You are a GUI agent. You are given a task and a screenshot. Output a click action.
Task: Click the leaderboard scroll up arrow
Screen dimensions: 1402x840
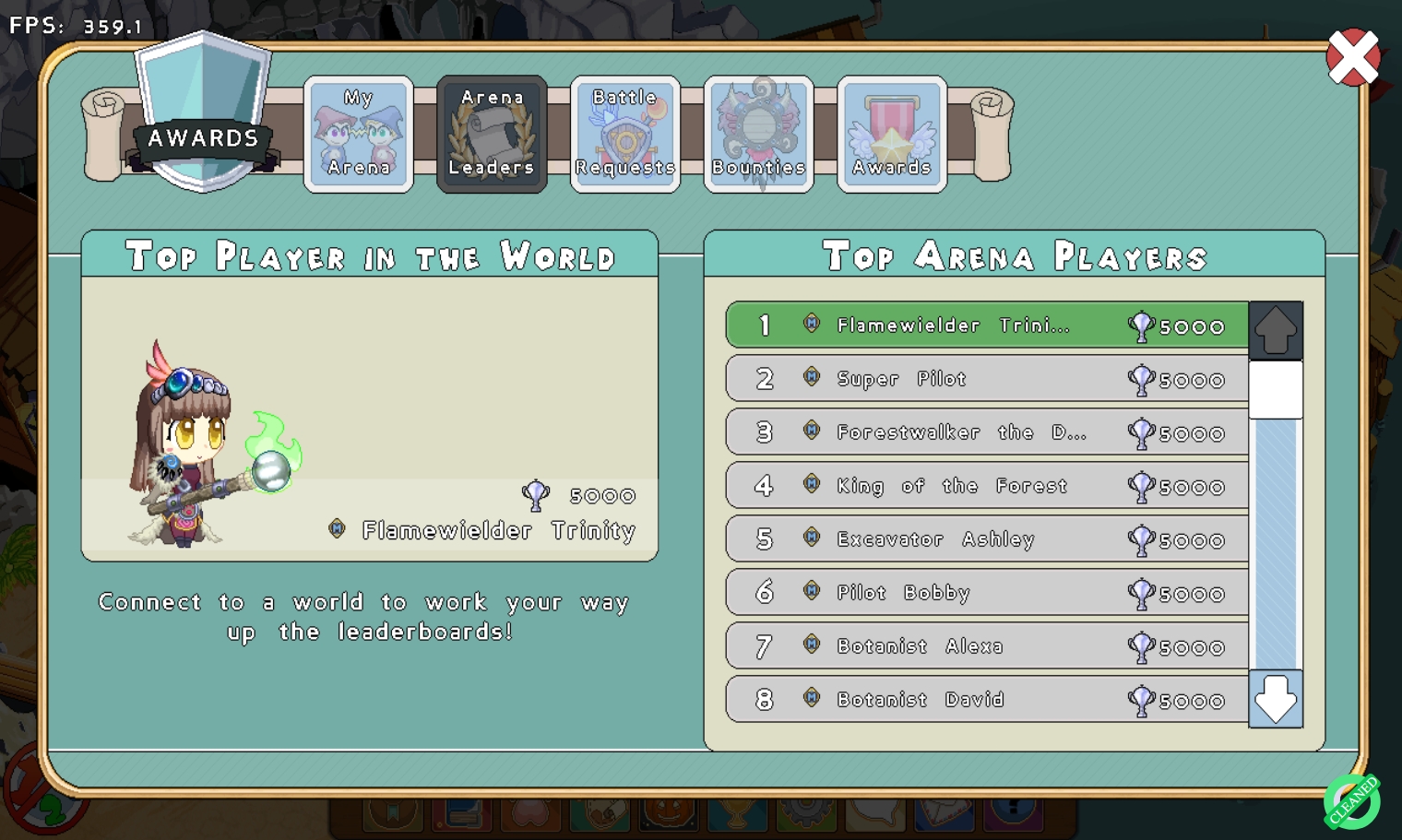coord(1276,329)
